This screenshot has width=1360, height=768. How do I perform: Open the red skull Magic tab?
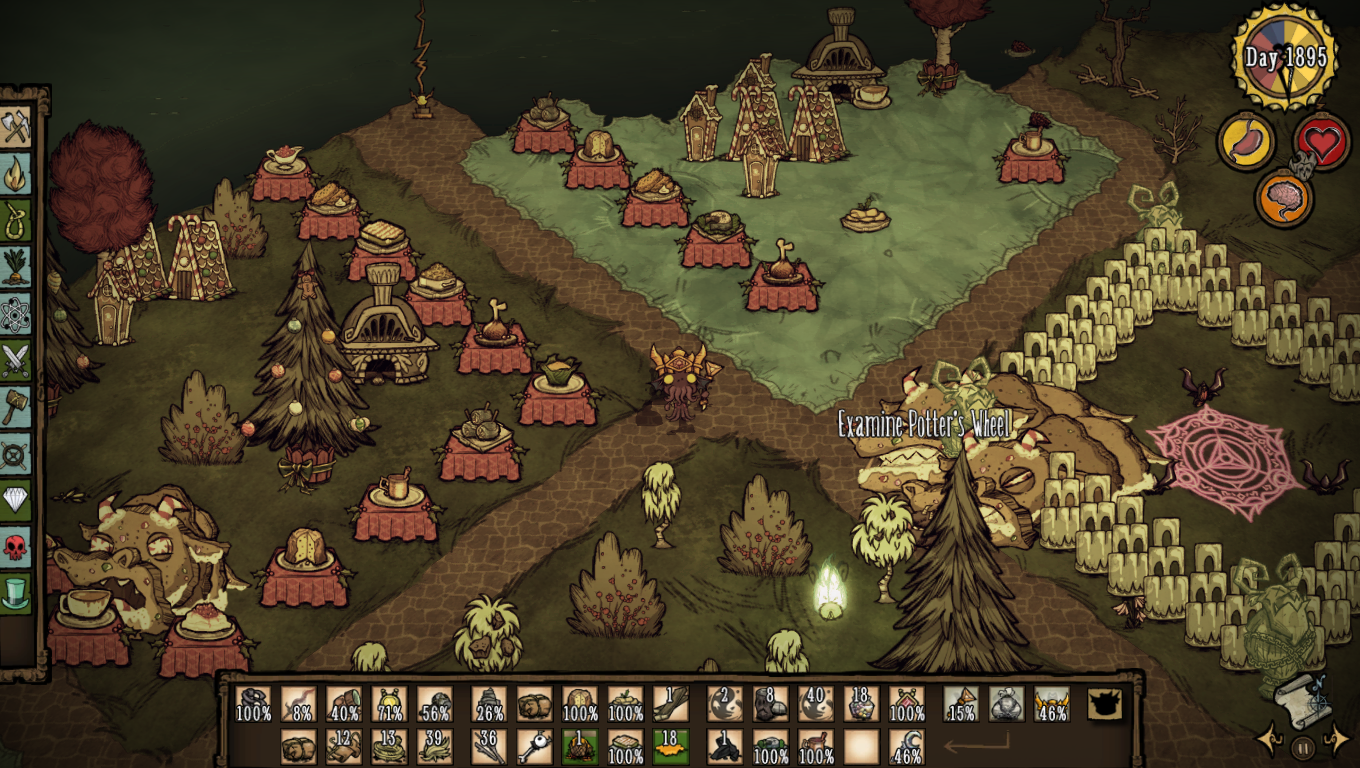[x=16, y=546]
